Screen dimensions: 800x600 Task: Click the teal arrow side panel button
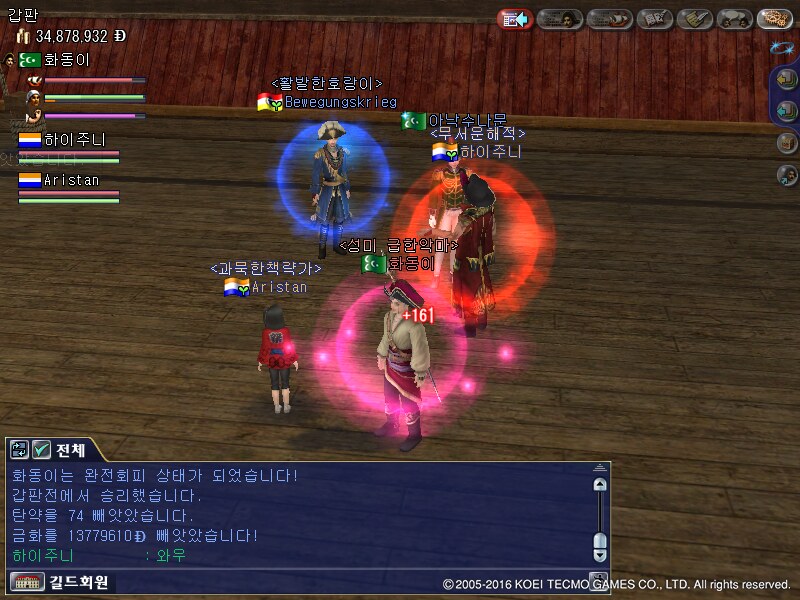pos(787,110)
